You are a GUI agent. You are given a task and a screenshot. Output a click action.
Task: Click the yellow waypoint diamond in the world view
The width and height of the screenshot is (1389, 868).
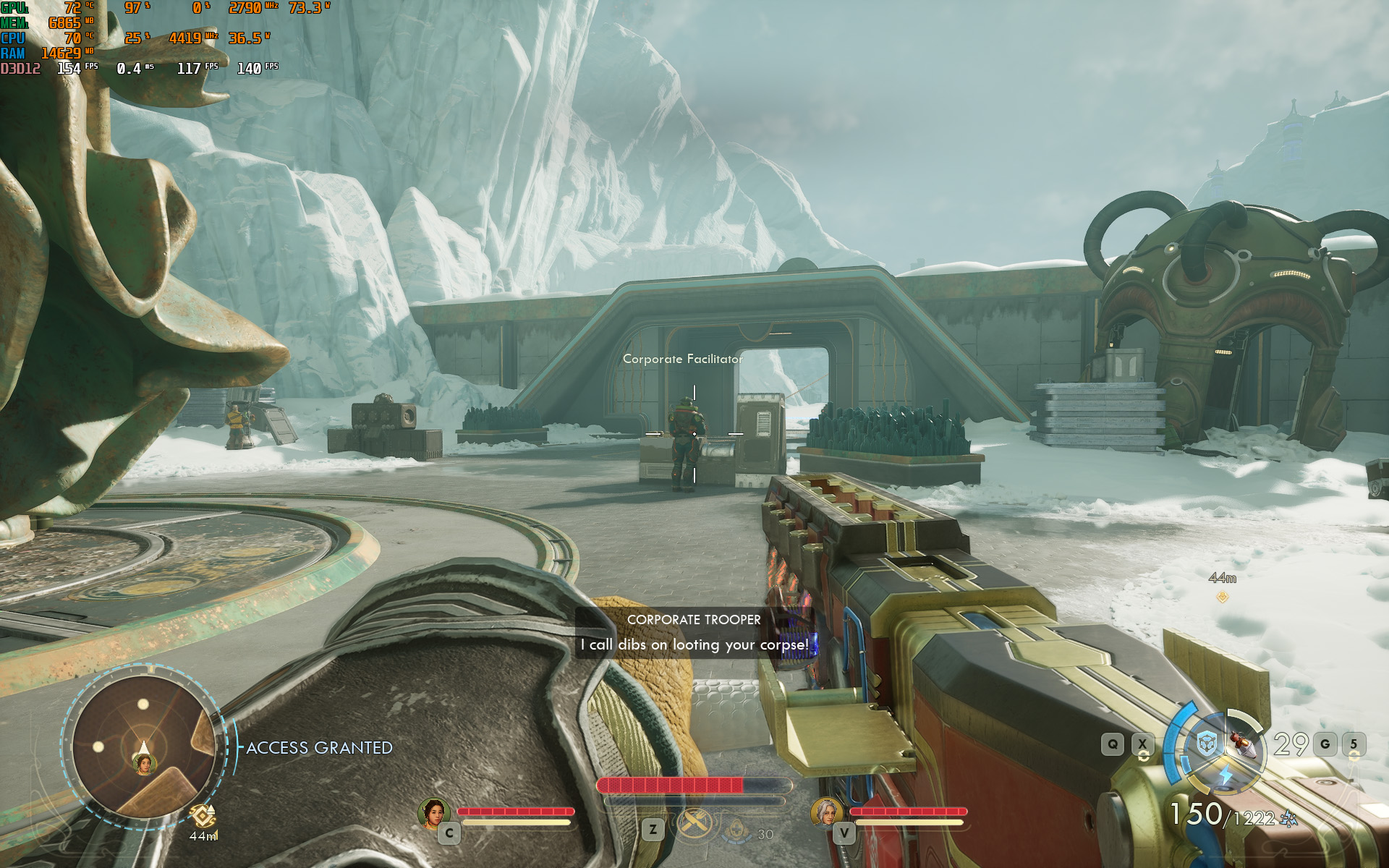[1223, 597]
